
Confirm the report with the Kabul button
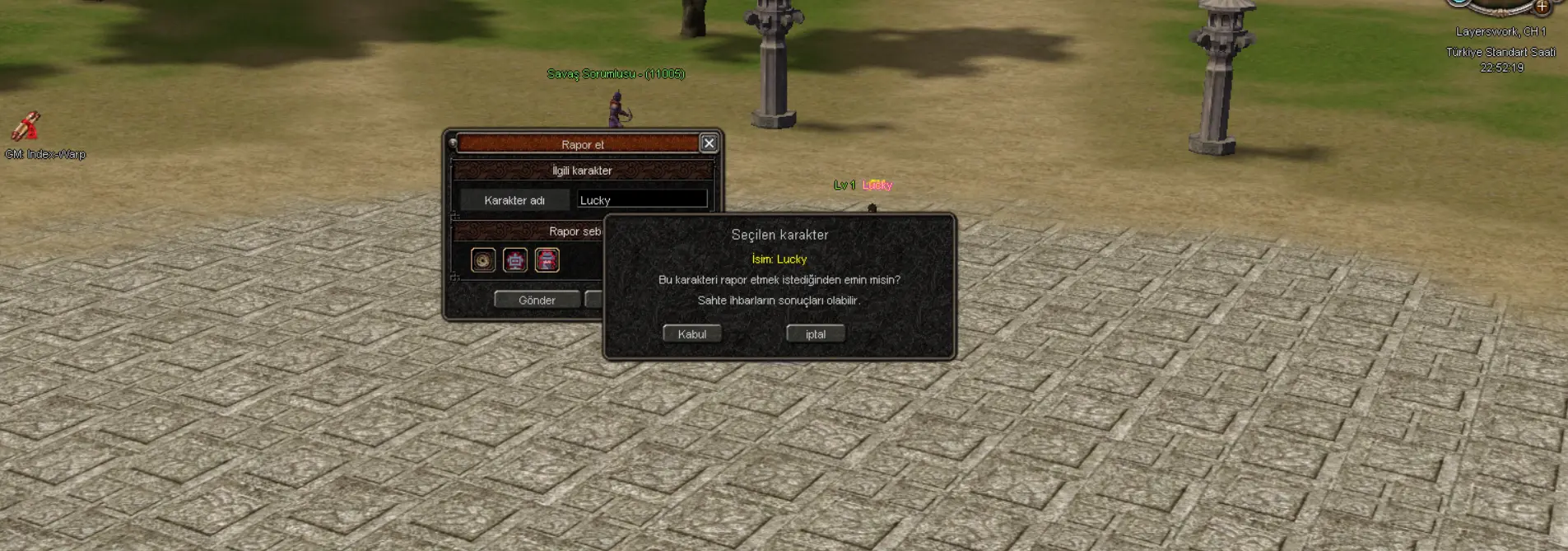691,334
